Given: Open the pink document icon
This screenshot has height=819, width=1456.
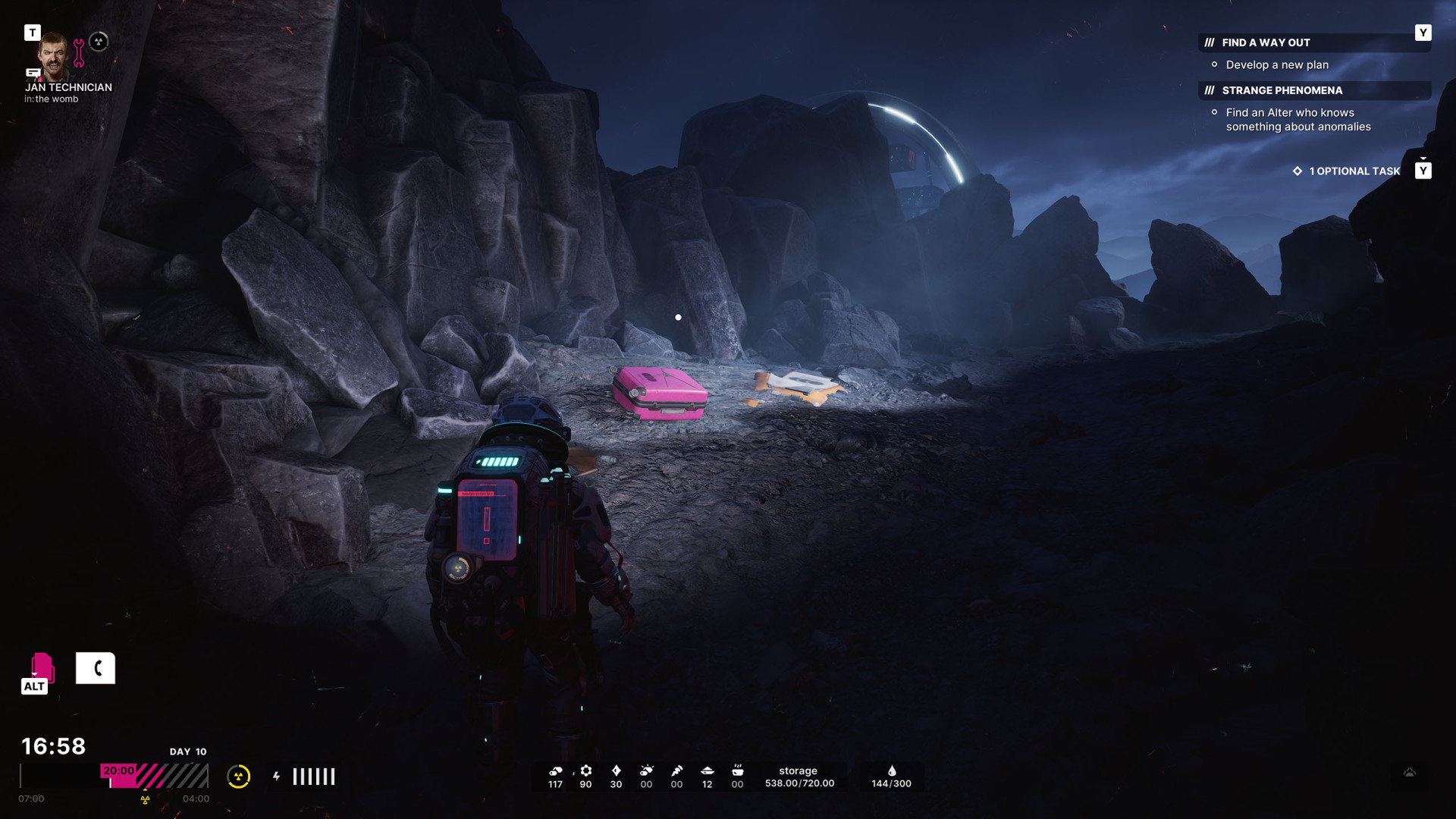Looking at the screenshot, I should (x=41, y=668).
